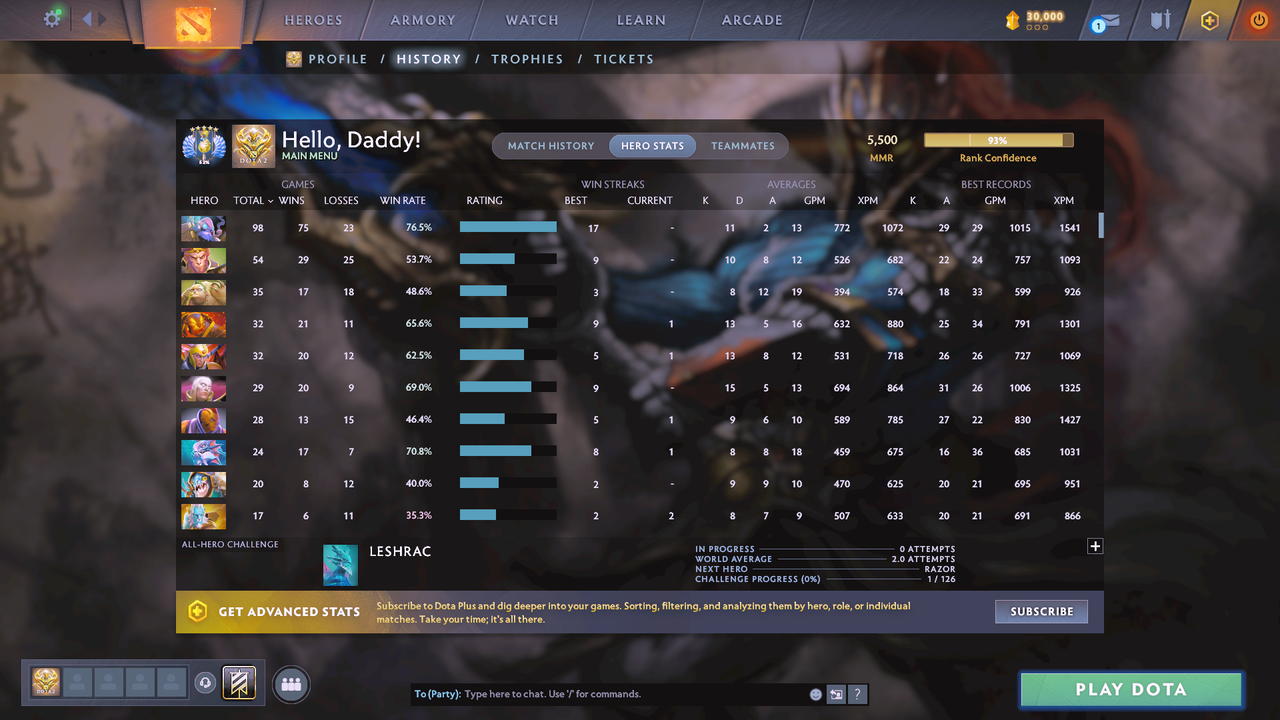Switch to the Hero Stats tab

pyautogui.click(x=652, y=145)
